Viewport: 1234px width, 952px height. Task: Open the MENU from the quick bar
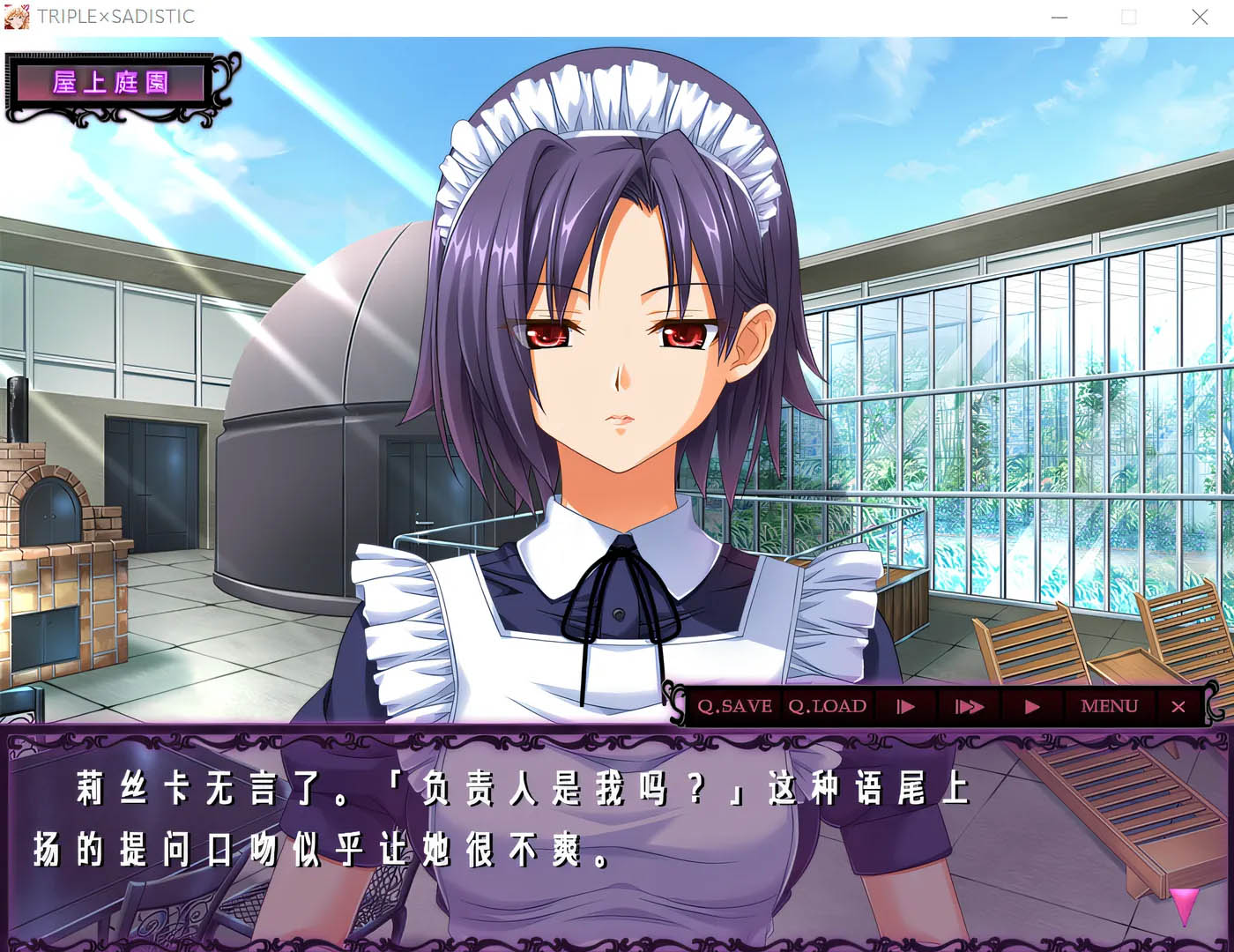click(x=1109, y=706)
